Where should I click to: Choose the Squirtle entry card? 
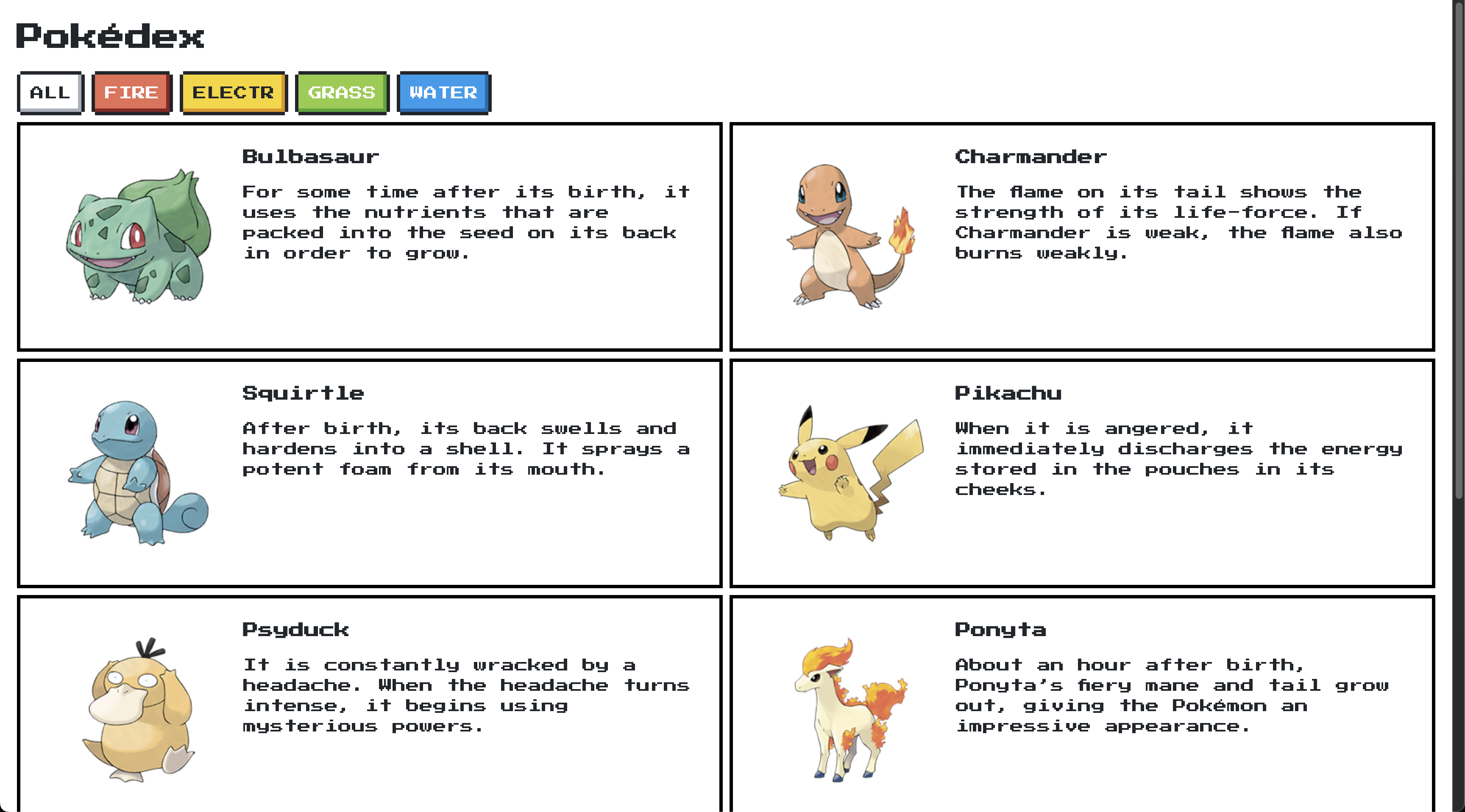pyautogui.click(x=370, y=473)
